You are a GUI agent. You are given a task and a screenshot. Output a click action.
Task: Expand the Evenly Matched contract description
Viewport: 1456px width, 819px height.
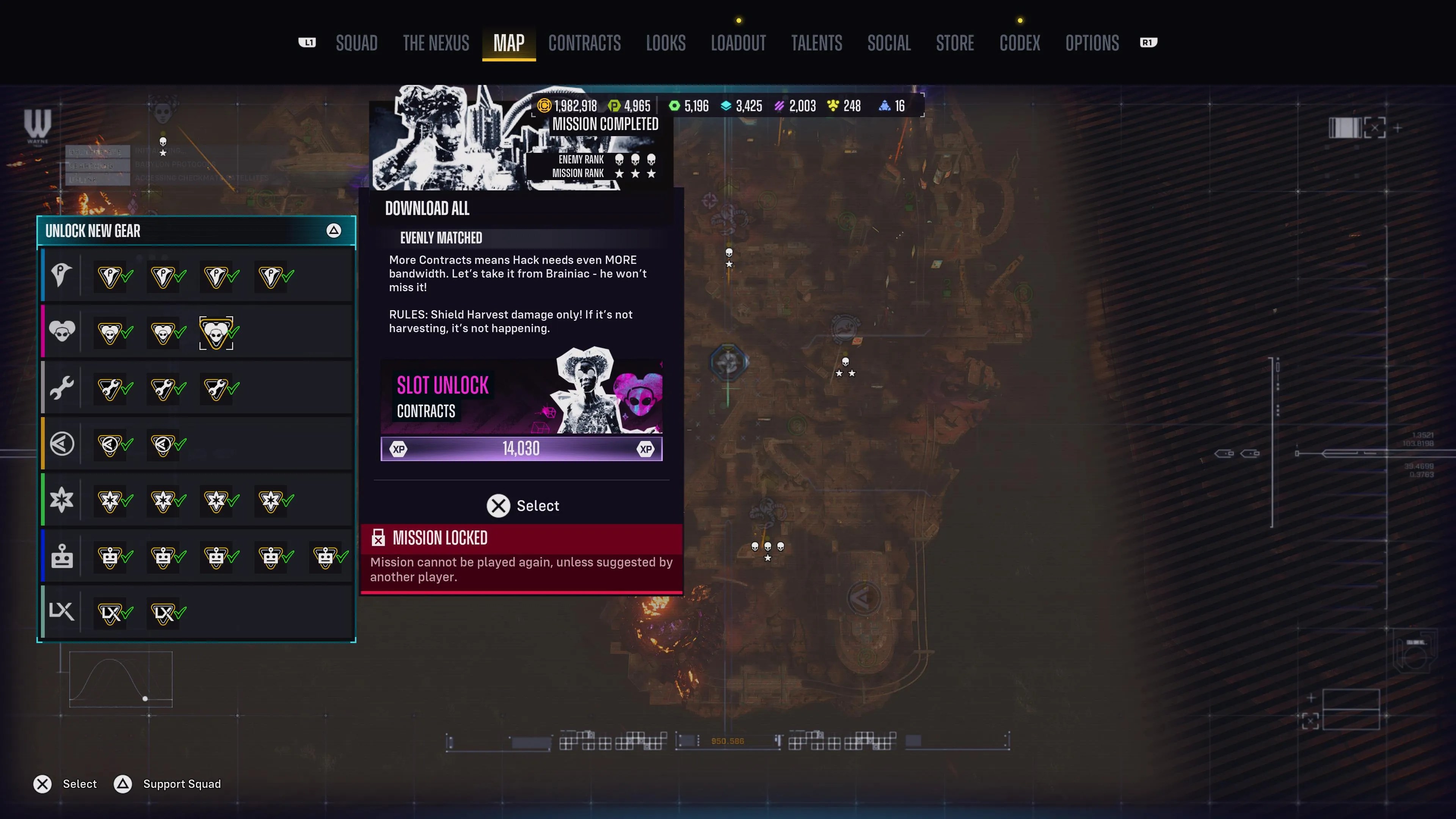click(441, 238)
